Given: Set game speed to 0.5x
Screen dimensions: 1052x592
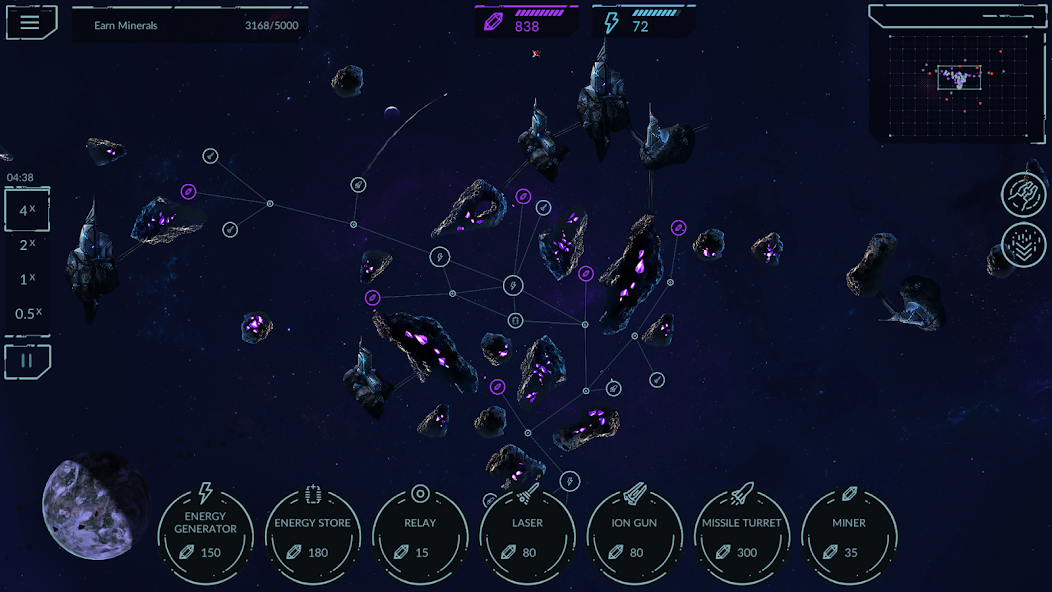Looking at the screenshot, I should pyautogui.click(x=26, y=313).
